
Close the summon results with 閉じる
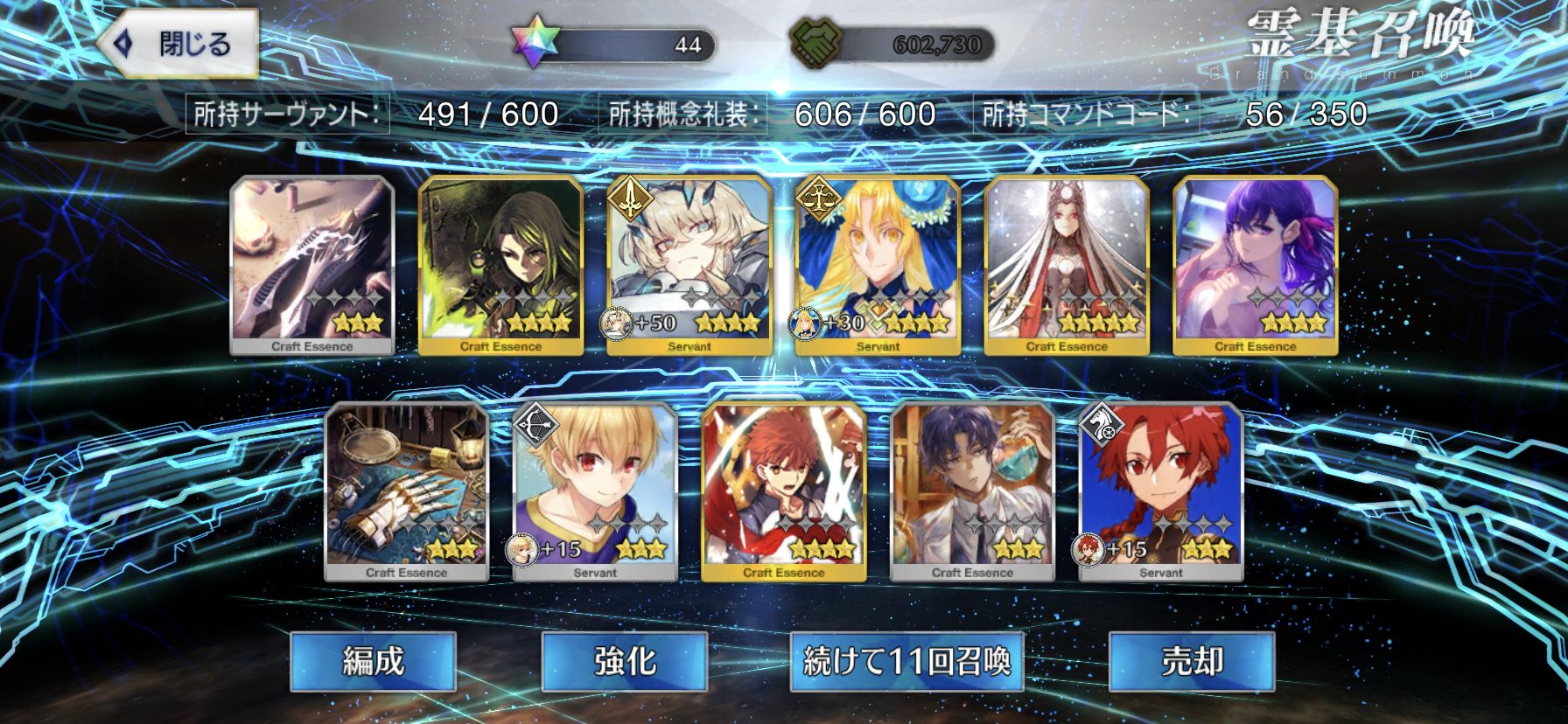(x=179, y=44)
